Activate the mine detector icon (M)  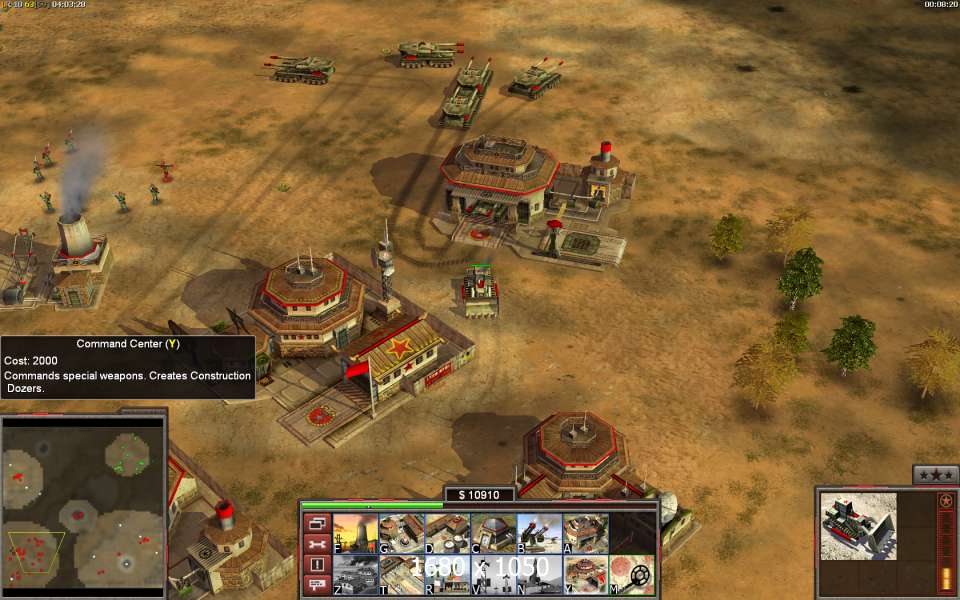click(632, 575)
